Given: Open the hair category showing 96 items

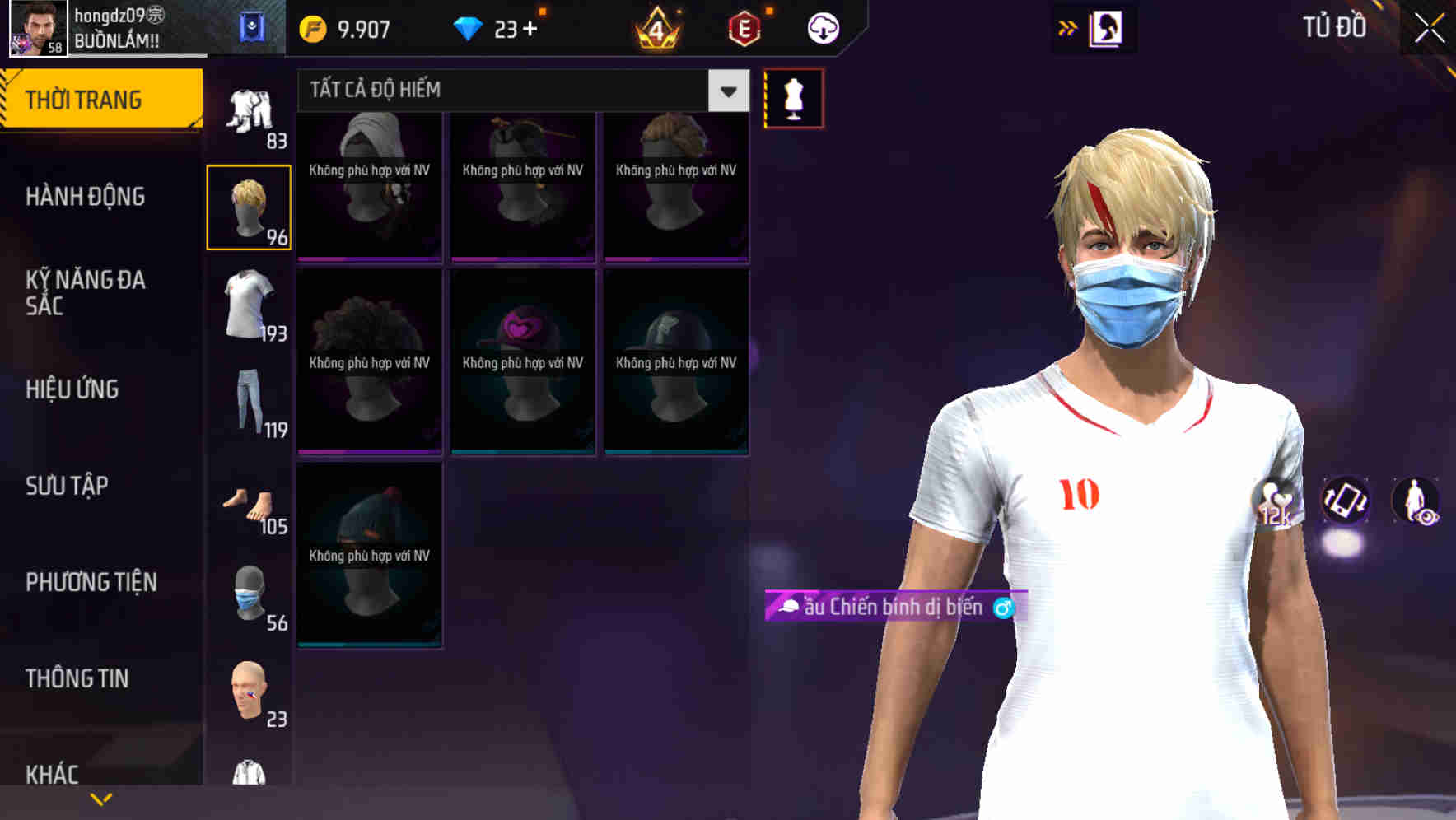Looking at the screenshot, I should (x=250, y=206).
